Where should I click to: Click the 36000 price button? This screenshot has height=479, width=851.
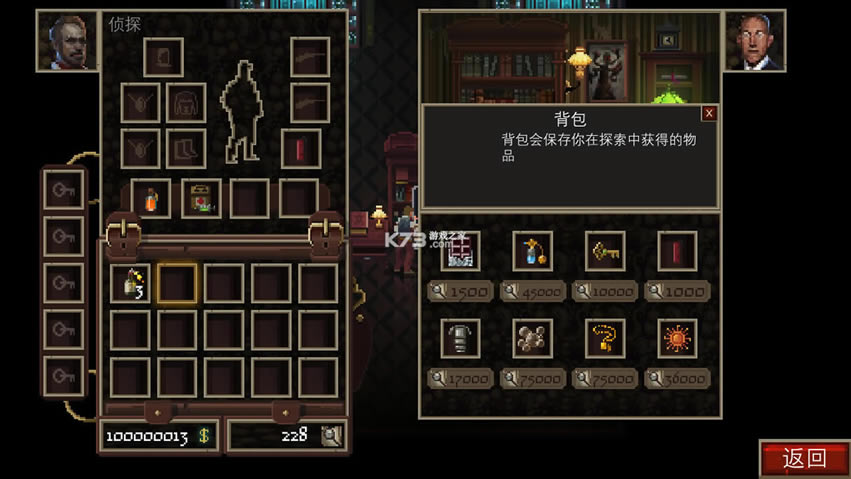pos(677,379)
